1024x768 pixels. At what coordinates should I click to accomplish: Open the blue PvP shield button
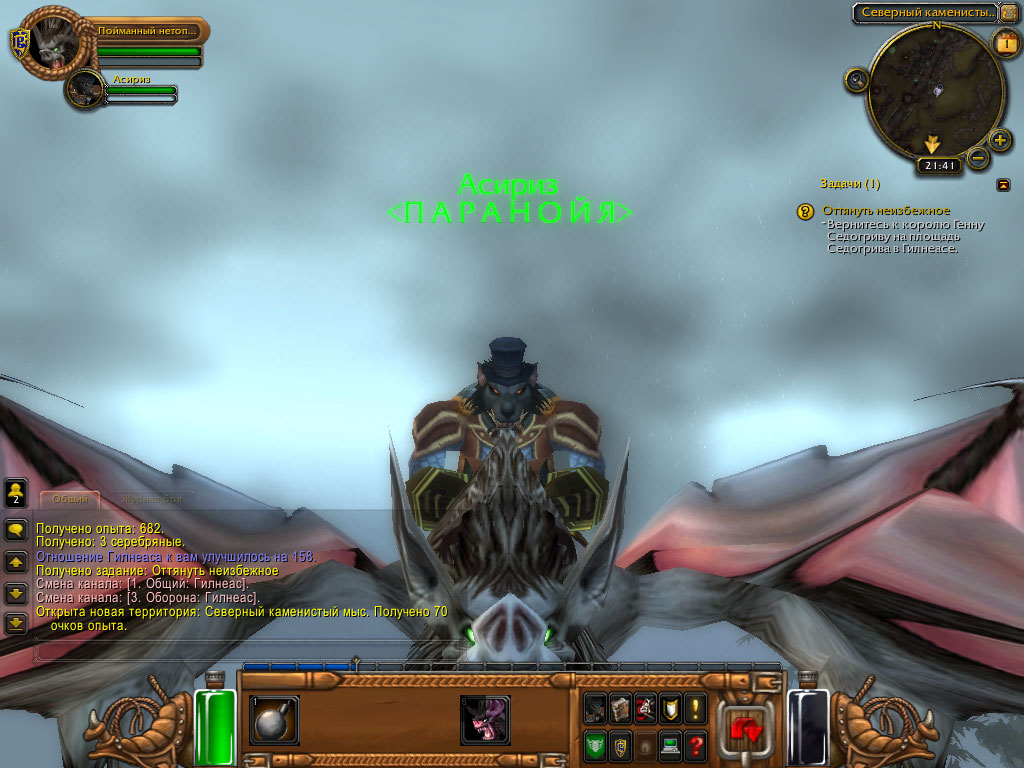point(620,745)
